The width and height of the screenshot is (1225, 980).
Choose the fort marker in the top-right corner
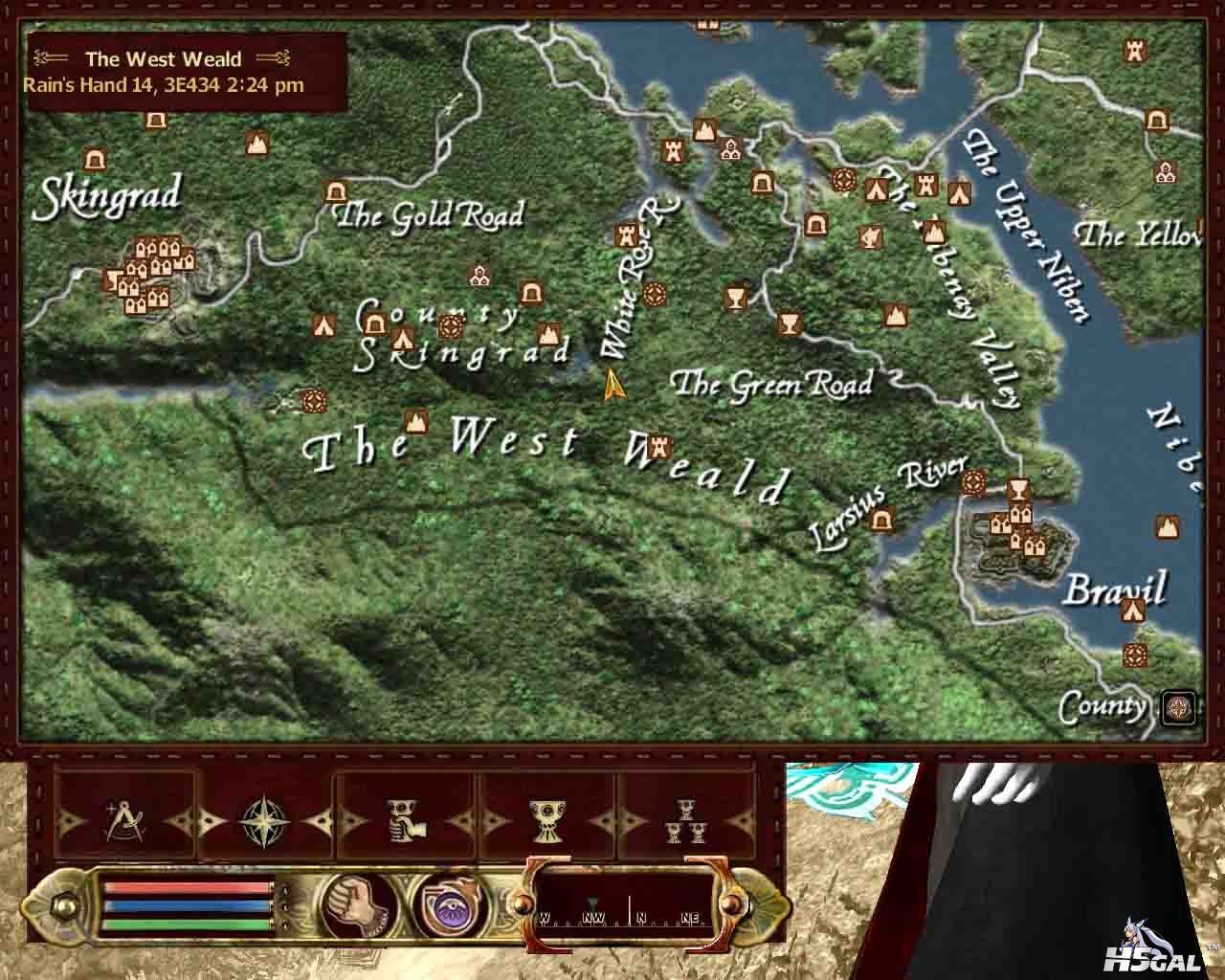(1136, 50)
